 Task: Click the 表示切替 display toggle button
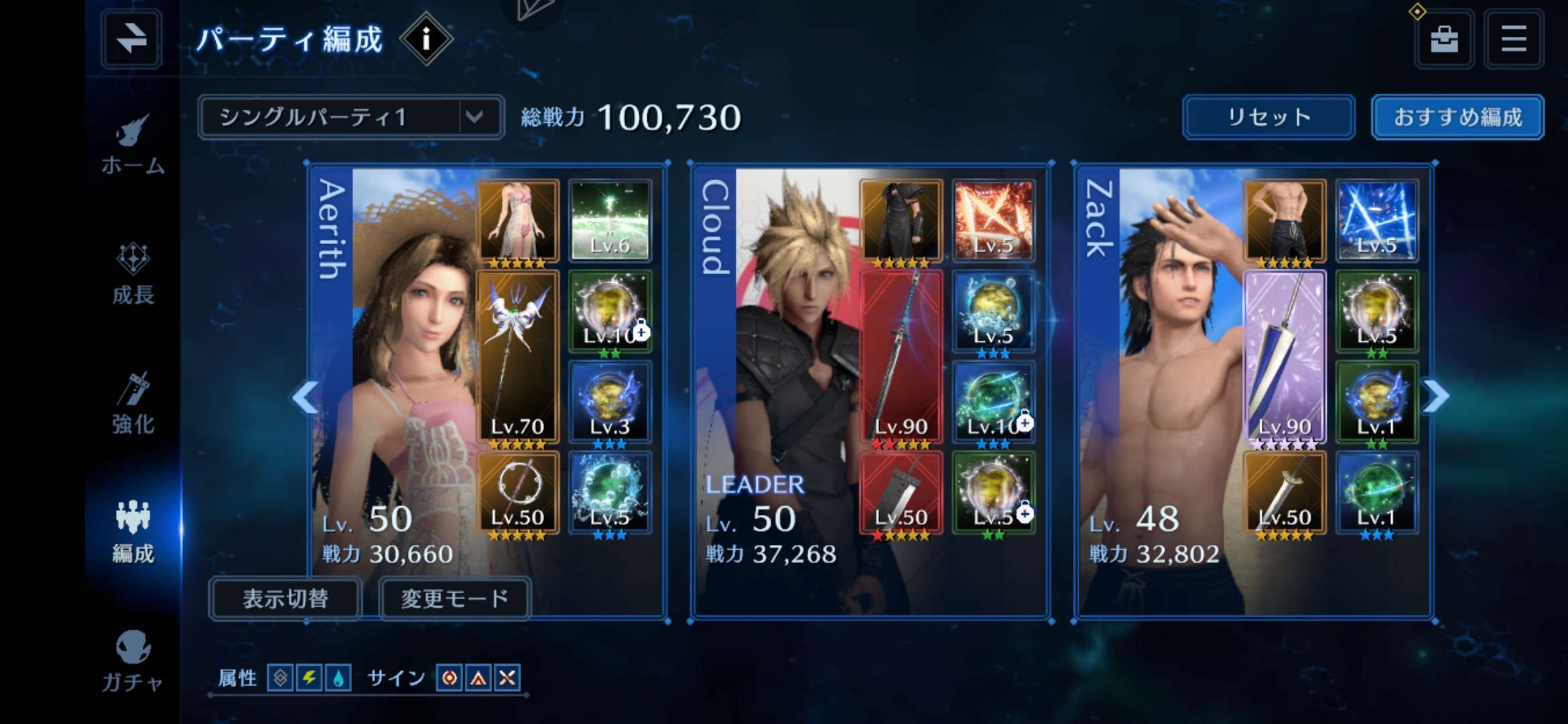285,598
